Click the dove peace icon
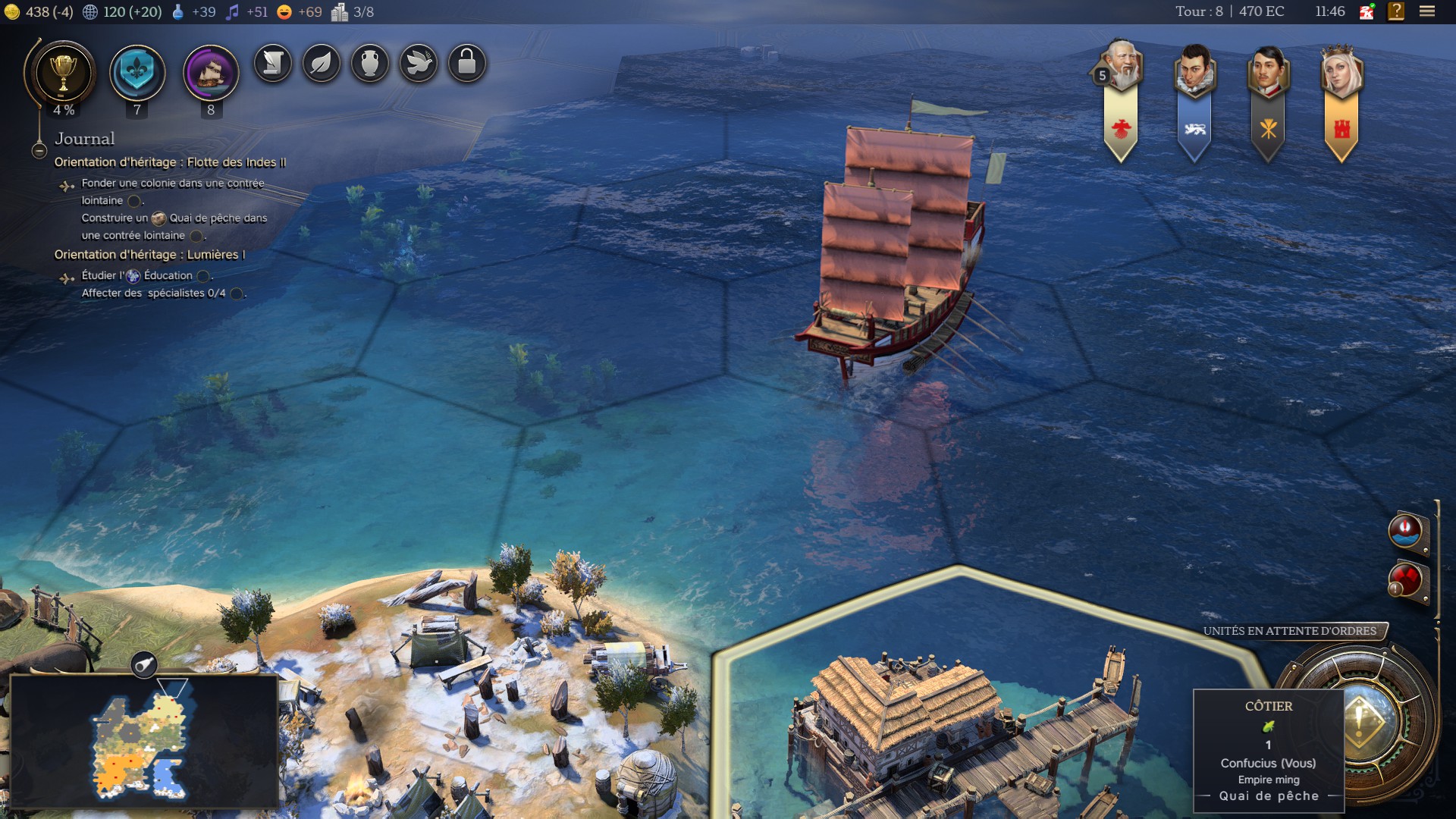The width and height of the screenshot is (1456, 819). pos(419,64)
